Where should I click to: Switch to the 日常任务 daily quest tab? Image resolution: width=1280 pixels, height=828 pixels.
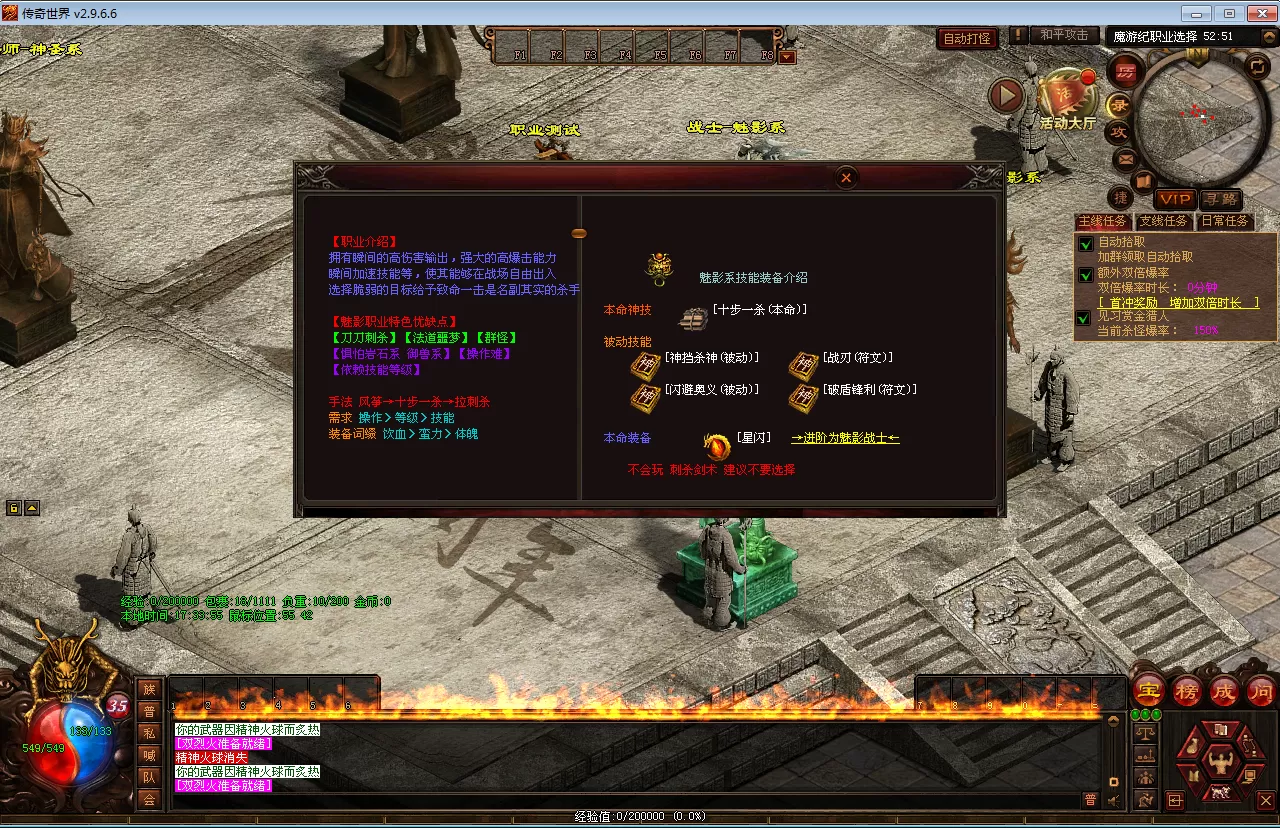click(1225, 221)
